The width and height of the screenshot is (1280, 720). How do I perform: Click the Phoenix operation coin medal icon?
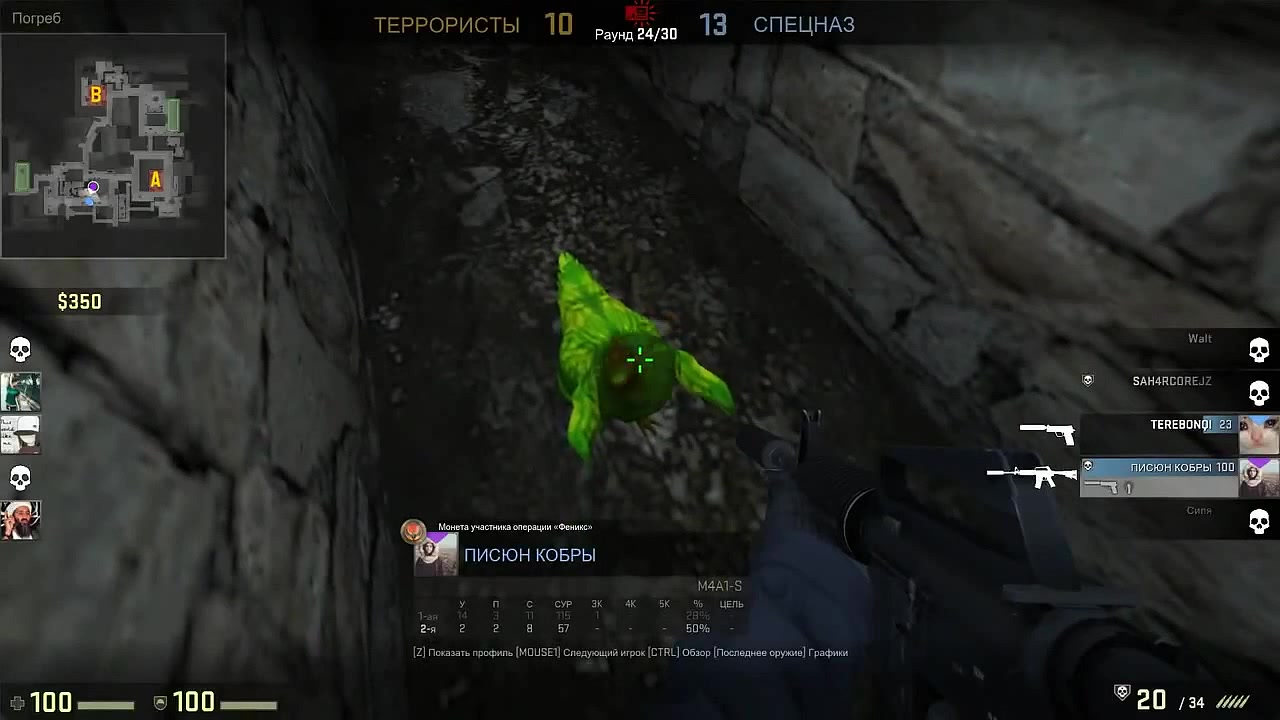click(x=413, y=528)
